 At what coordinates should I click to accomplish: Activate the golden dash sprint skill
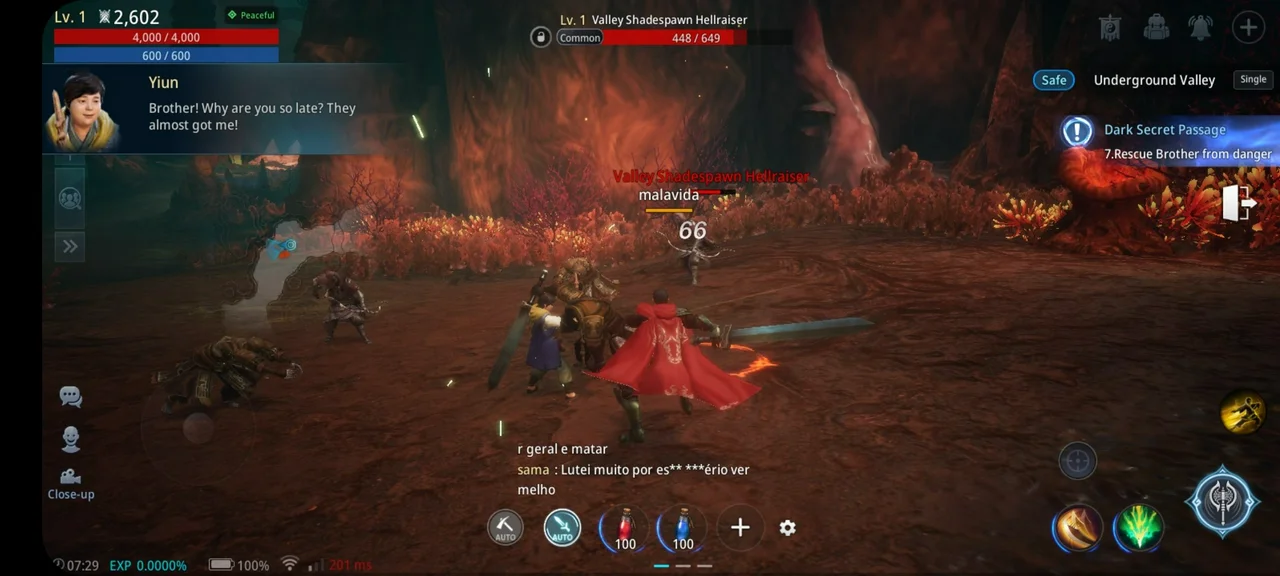click(1243, 412)
